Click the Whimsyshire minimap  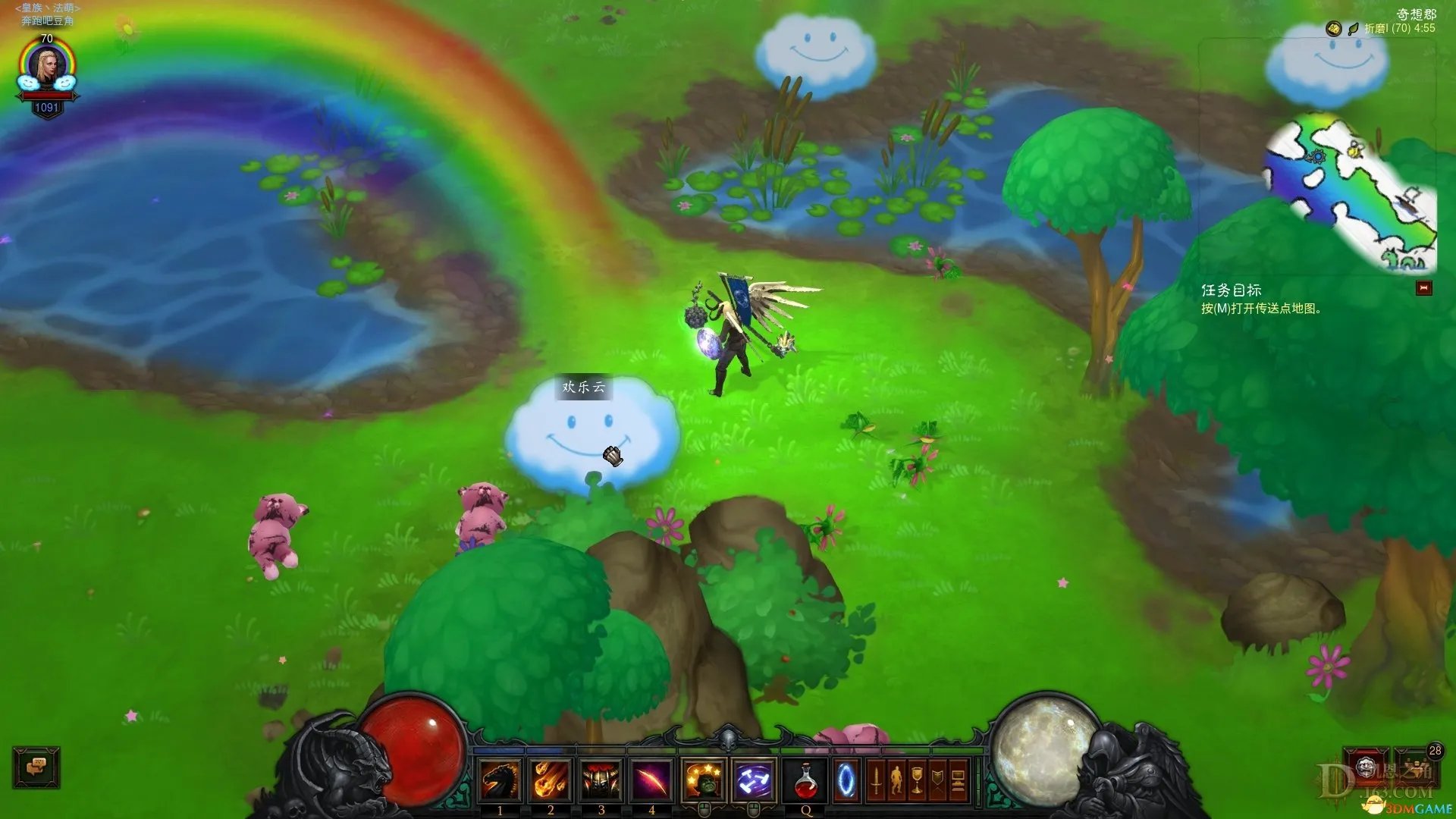[1350, 193]
